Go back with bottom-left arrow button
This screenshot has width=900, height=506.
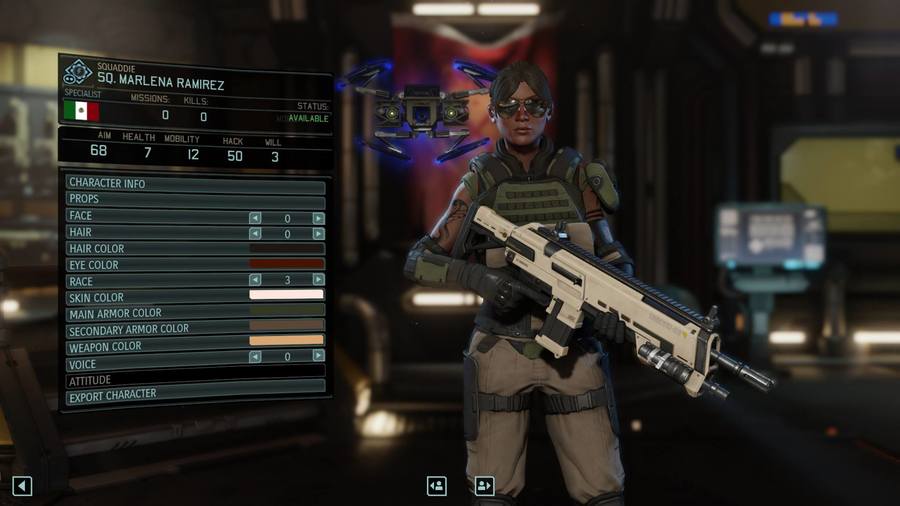[22, 486]
